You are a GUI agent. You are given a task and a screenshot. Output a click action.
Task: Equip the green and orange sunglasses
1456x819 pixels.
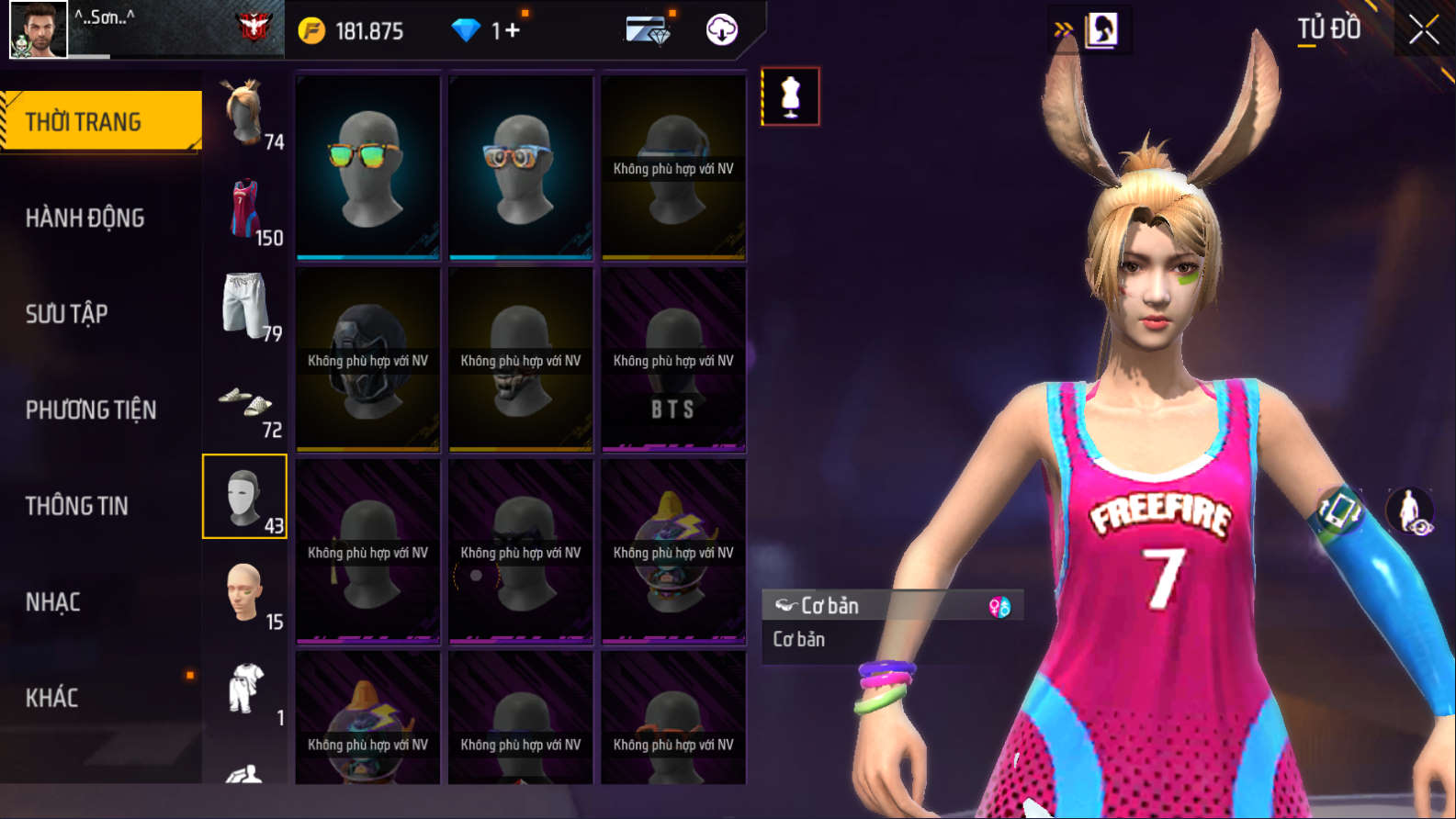click(x=368, y=165)
